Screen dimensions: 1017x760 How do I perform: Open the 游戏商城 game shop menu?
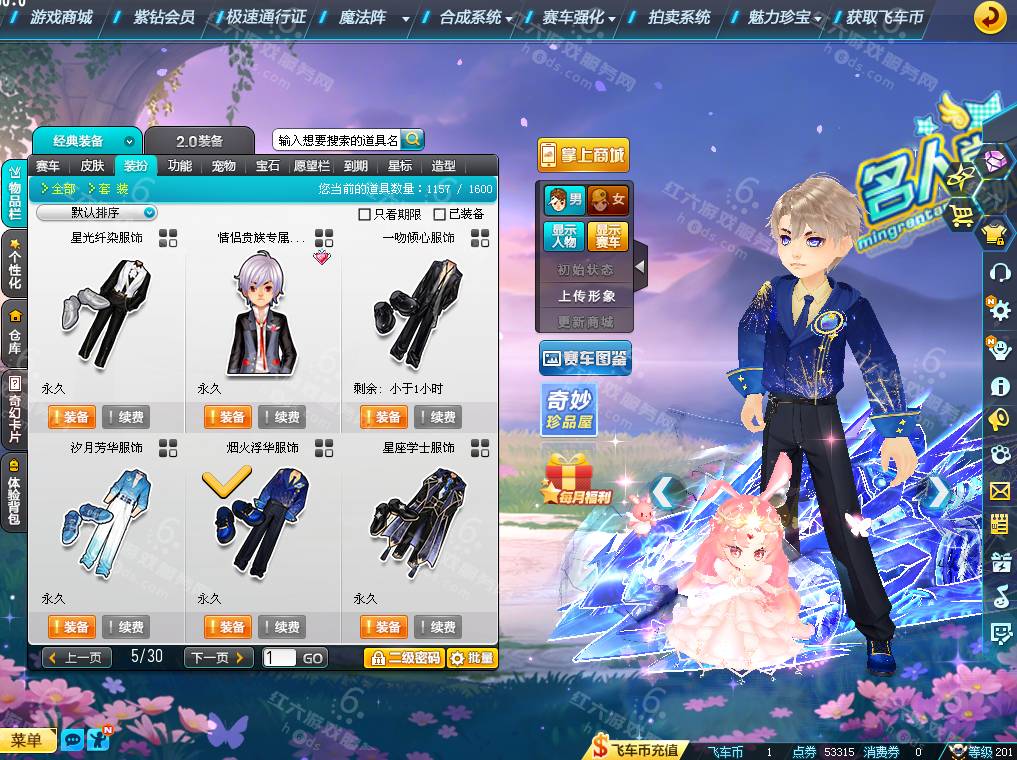[61, 17]
